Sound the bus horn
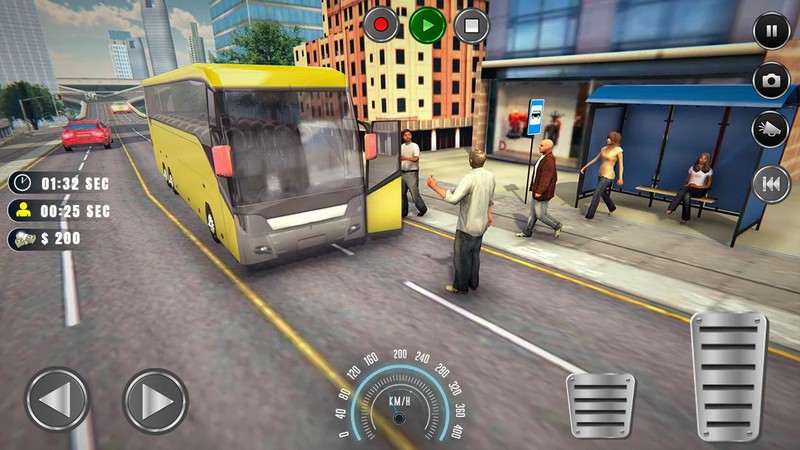The width and height of the screenshot is (800, 450). (771, 130)
